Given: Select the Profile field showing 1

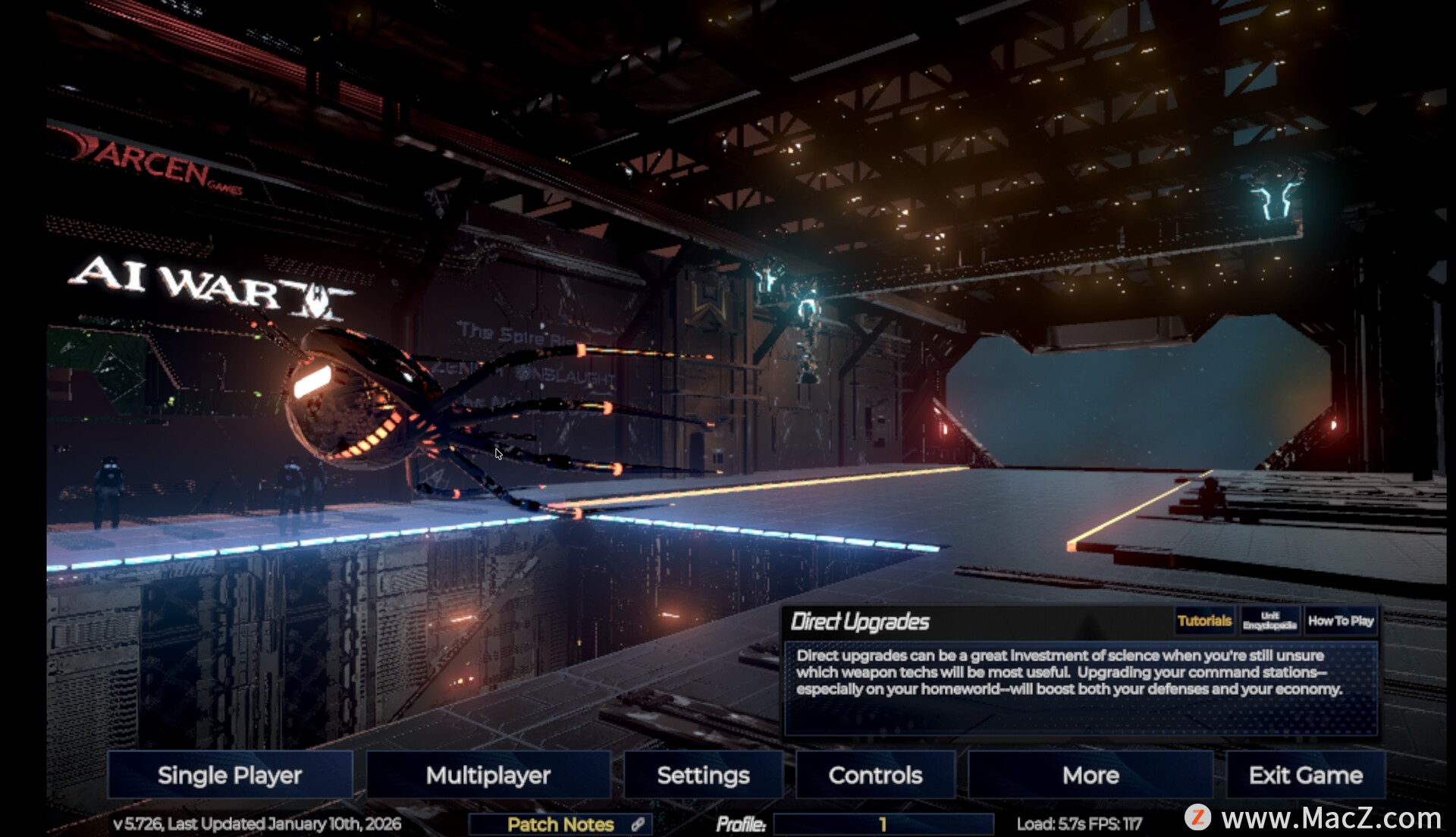Looking at the screenshot, I should (883, 824).
